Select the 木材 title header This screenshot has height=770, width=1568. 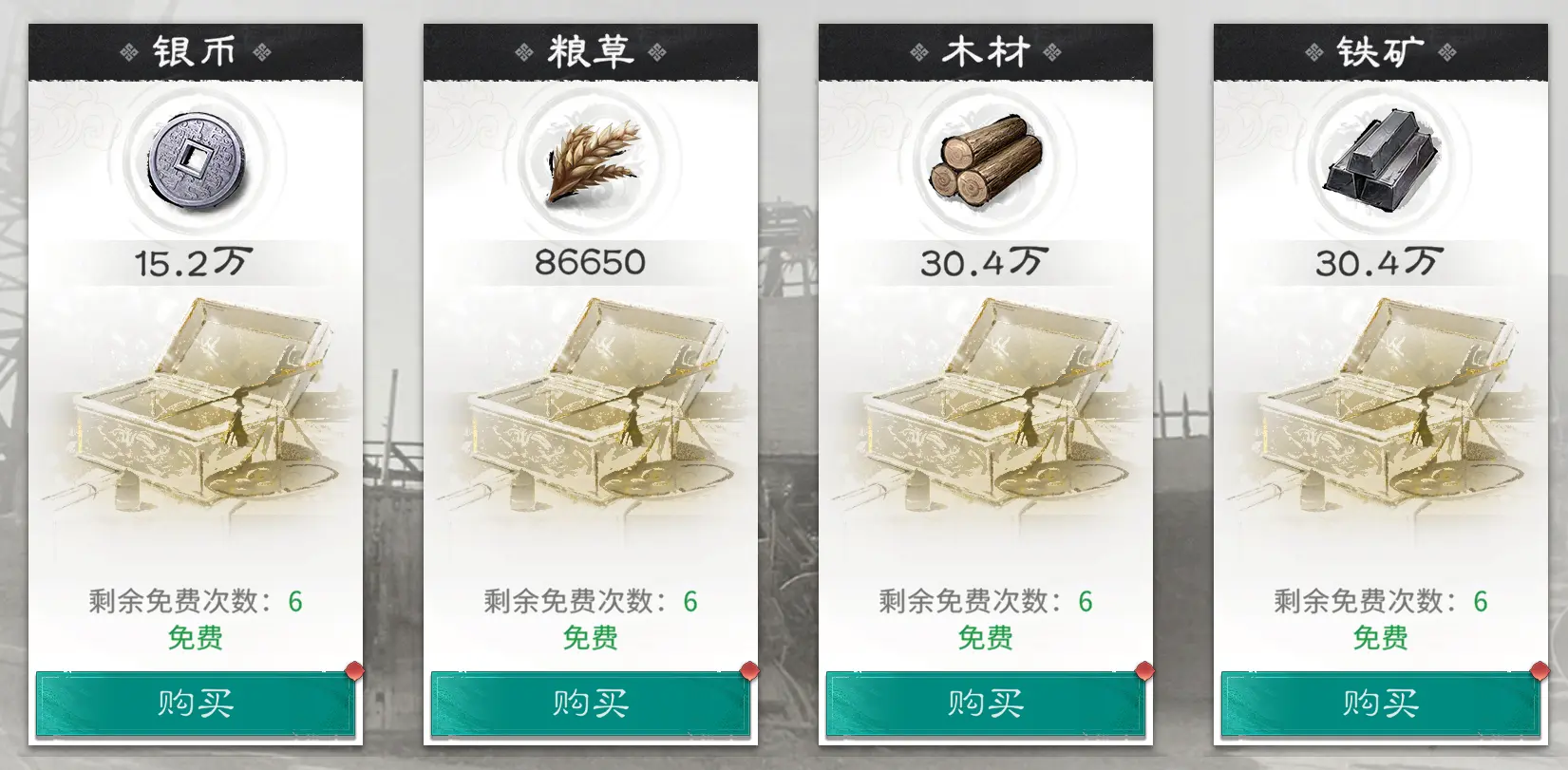point(985,52)
